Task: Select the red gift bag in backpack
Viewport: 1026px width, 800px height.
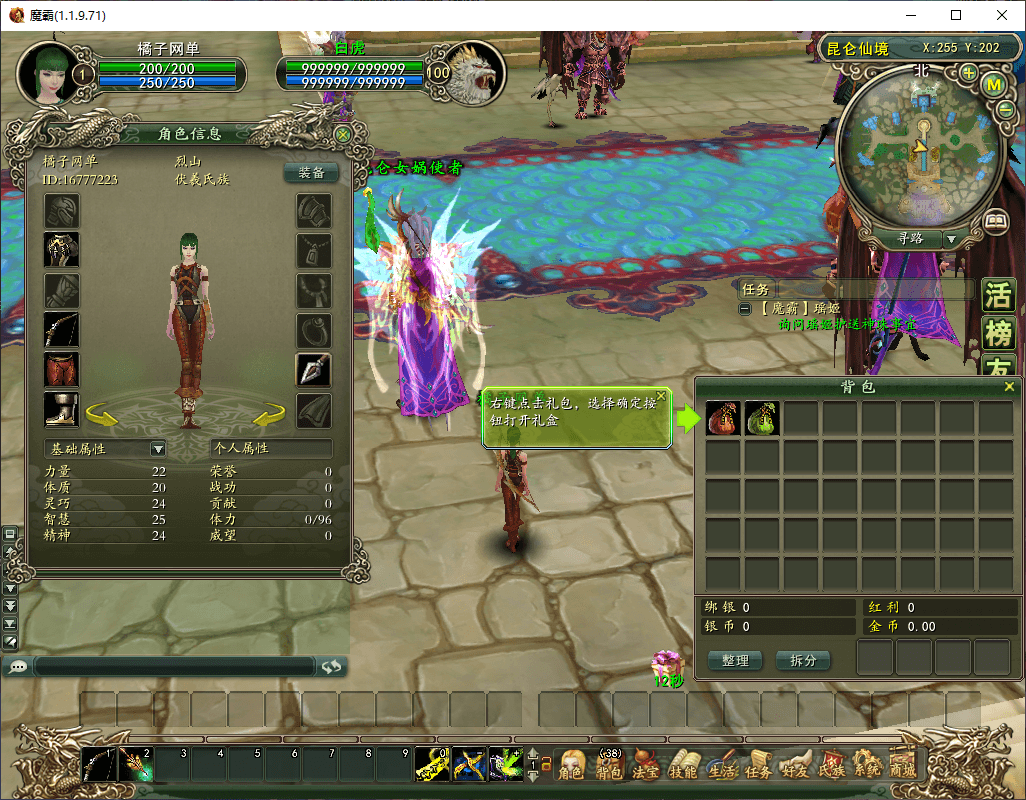Action: 723,418
